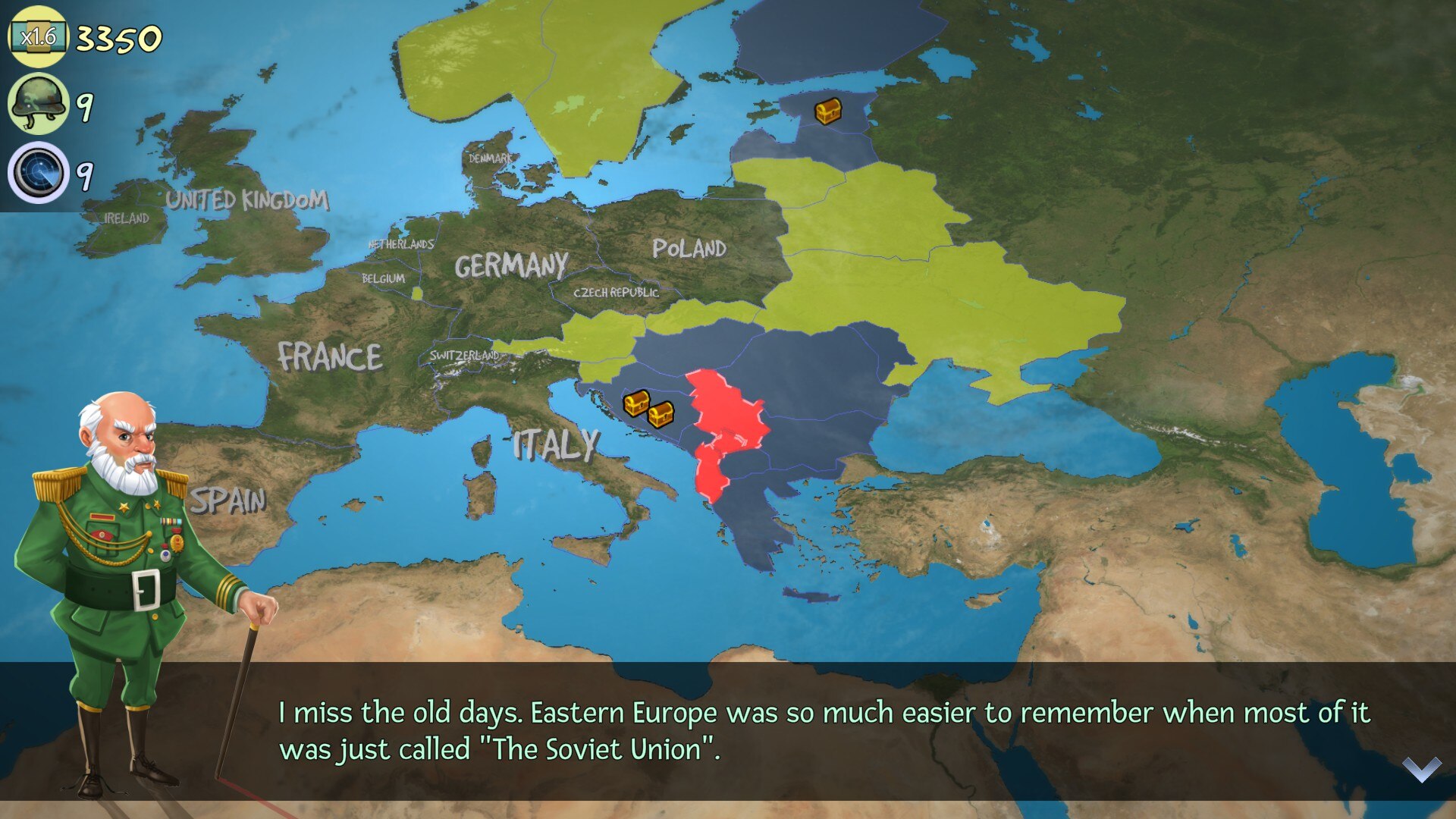Click the x1.6 score multiplier badge

click(x=38, y=36)
